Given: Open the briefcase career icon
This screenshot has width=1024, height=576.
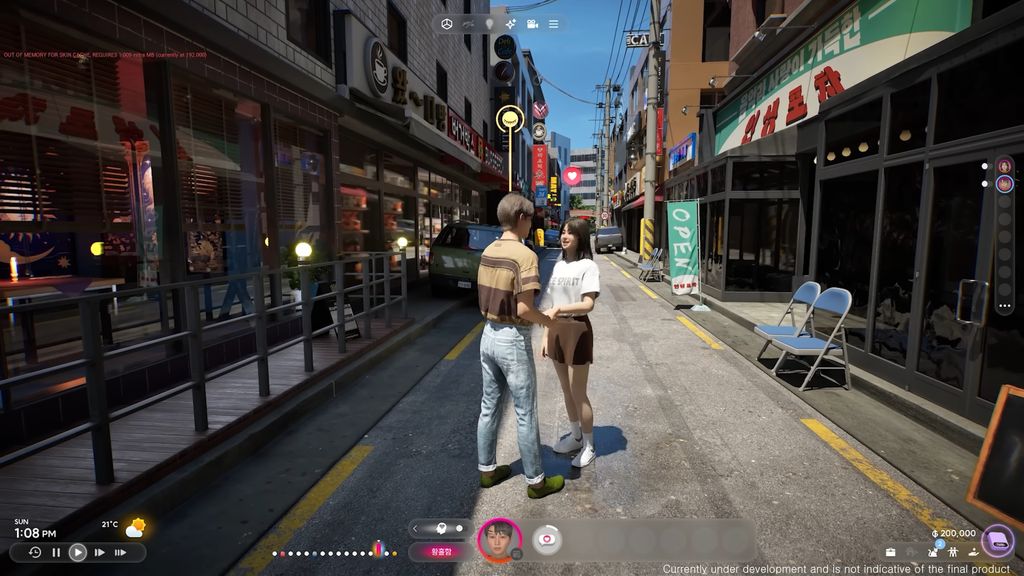Looking at the screenshot, I should coord(890,552).
